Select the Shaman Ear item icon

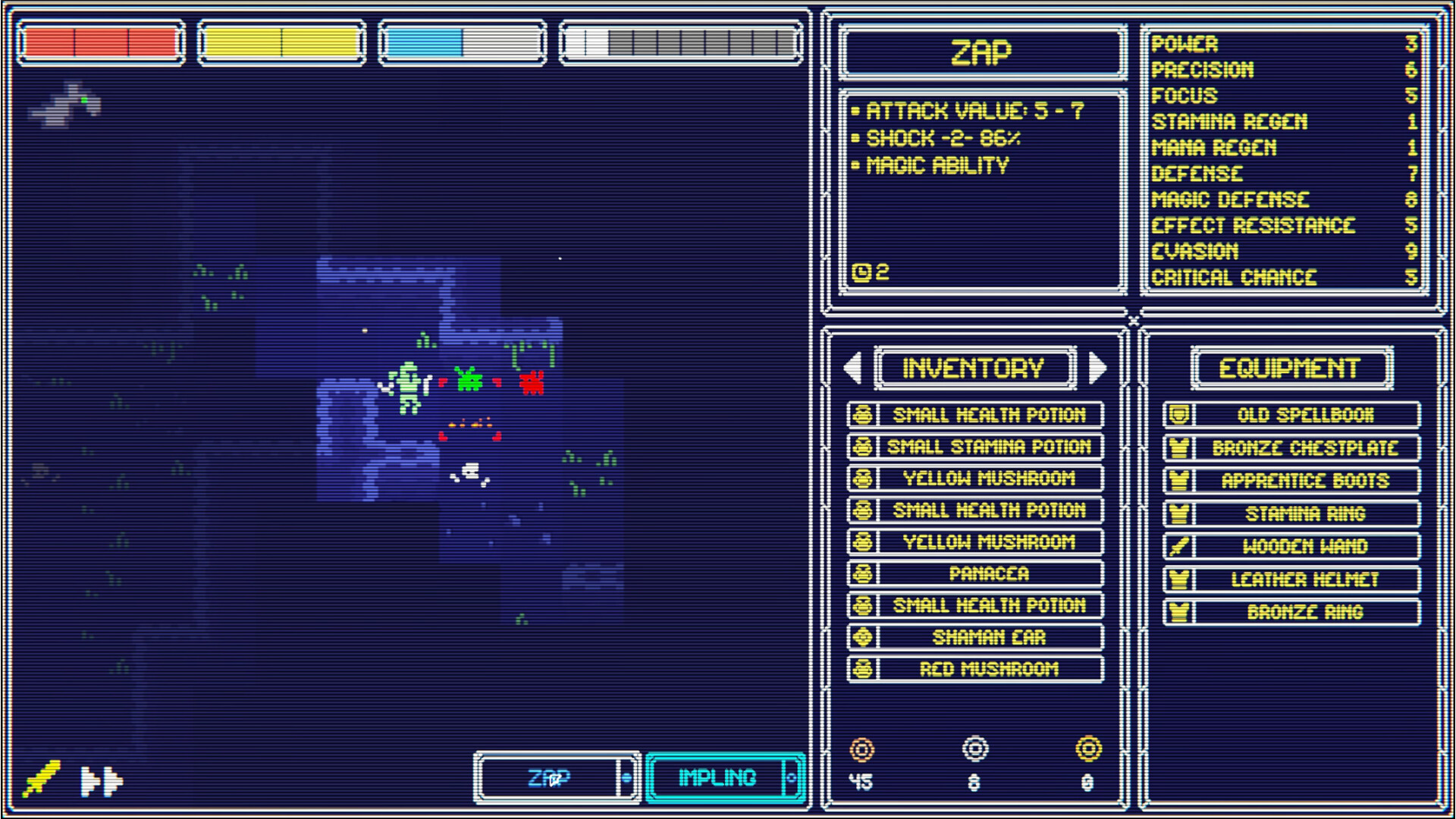coord(861,637)
